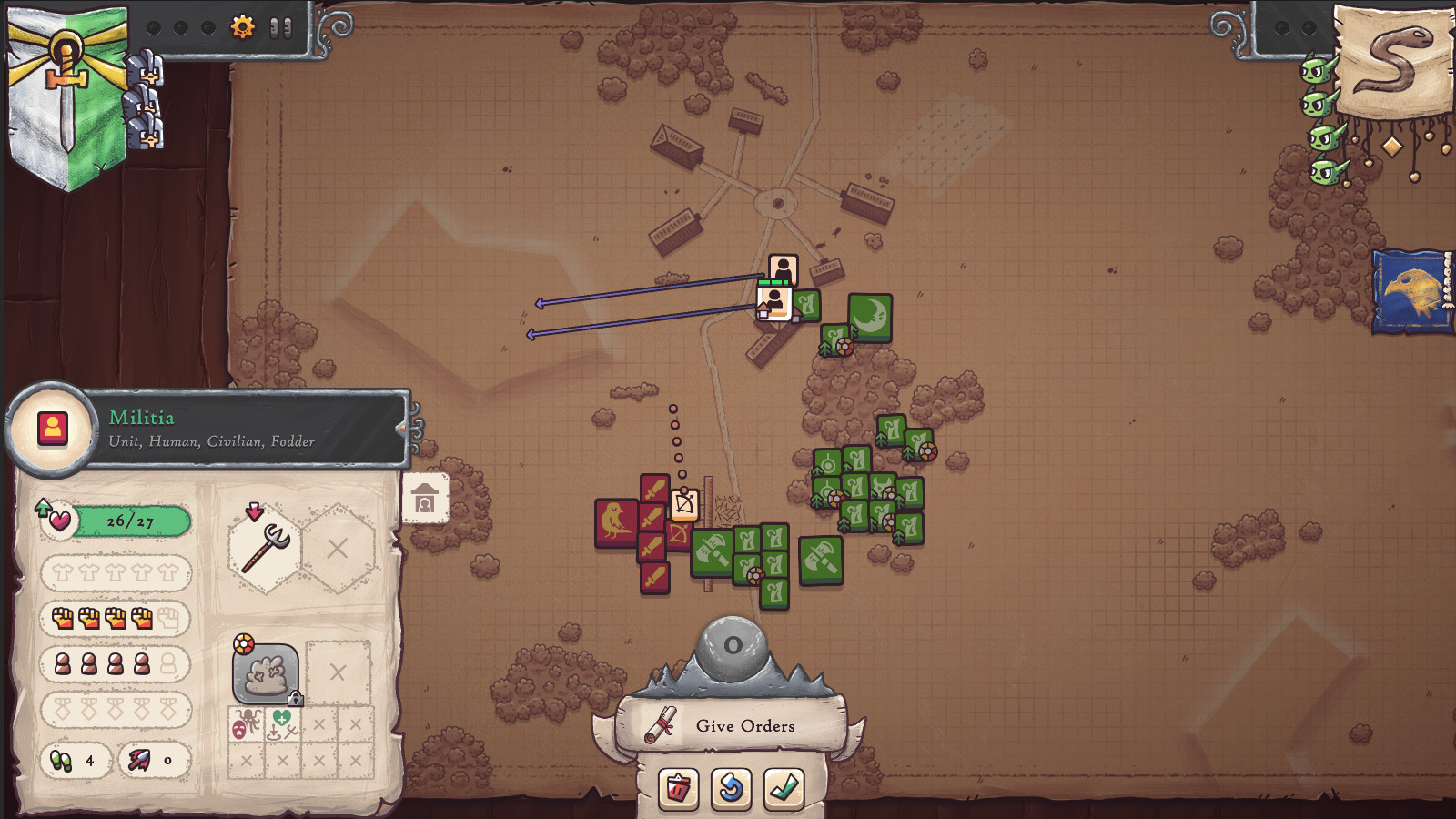
Task: Toggle the first pause switch near the gear
Action: click(x=274, y=28)
